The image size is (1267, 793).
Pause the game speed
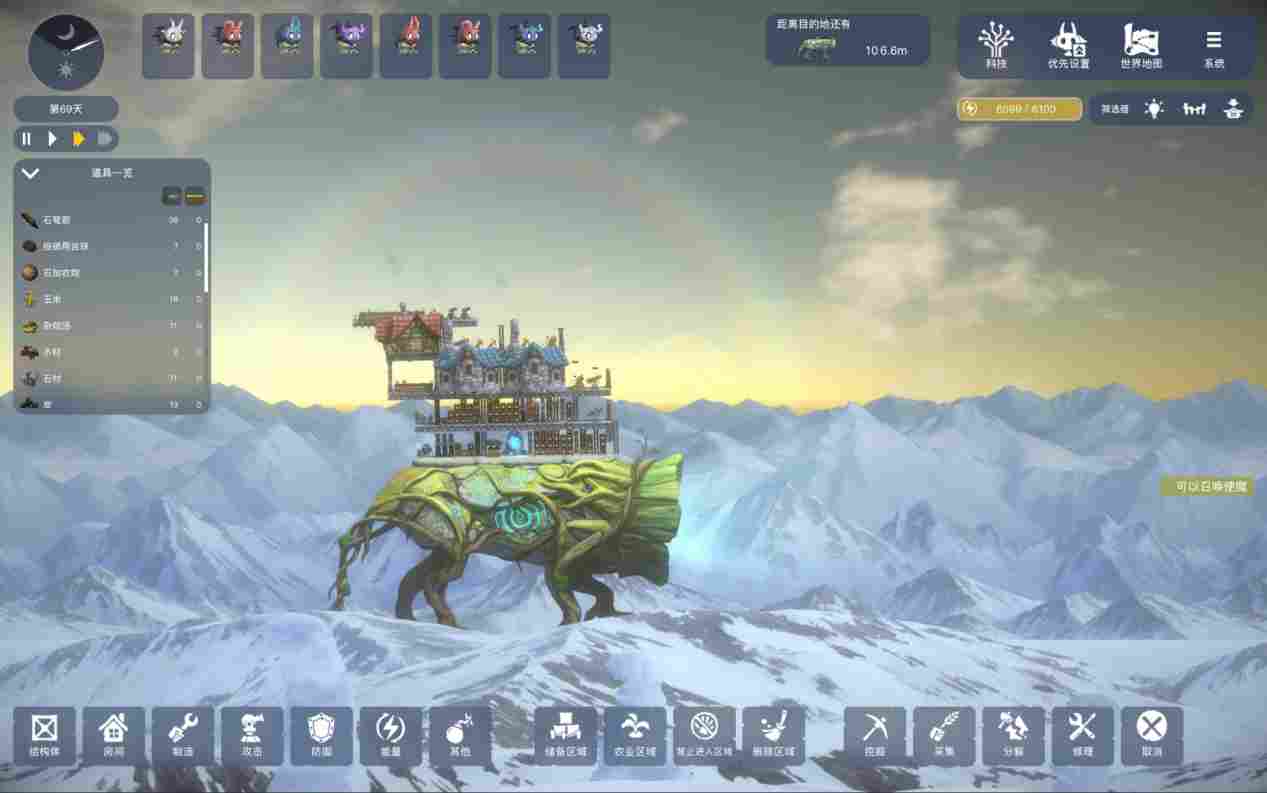coord(27,139)
